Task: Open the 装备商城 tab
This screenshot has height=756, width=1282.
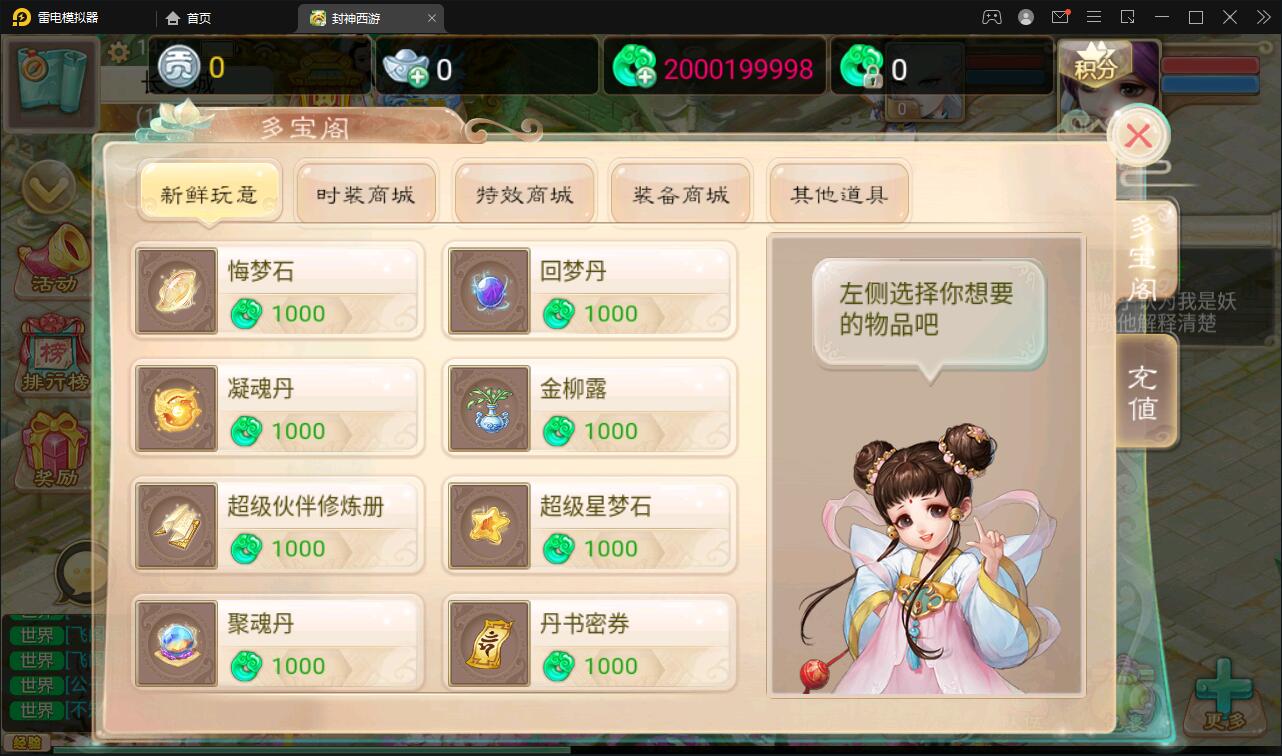Action: pos(681,194)
